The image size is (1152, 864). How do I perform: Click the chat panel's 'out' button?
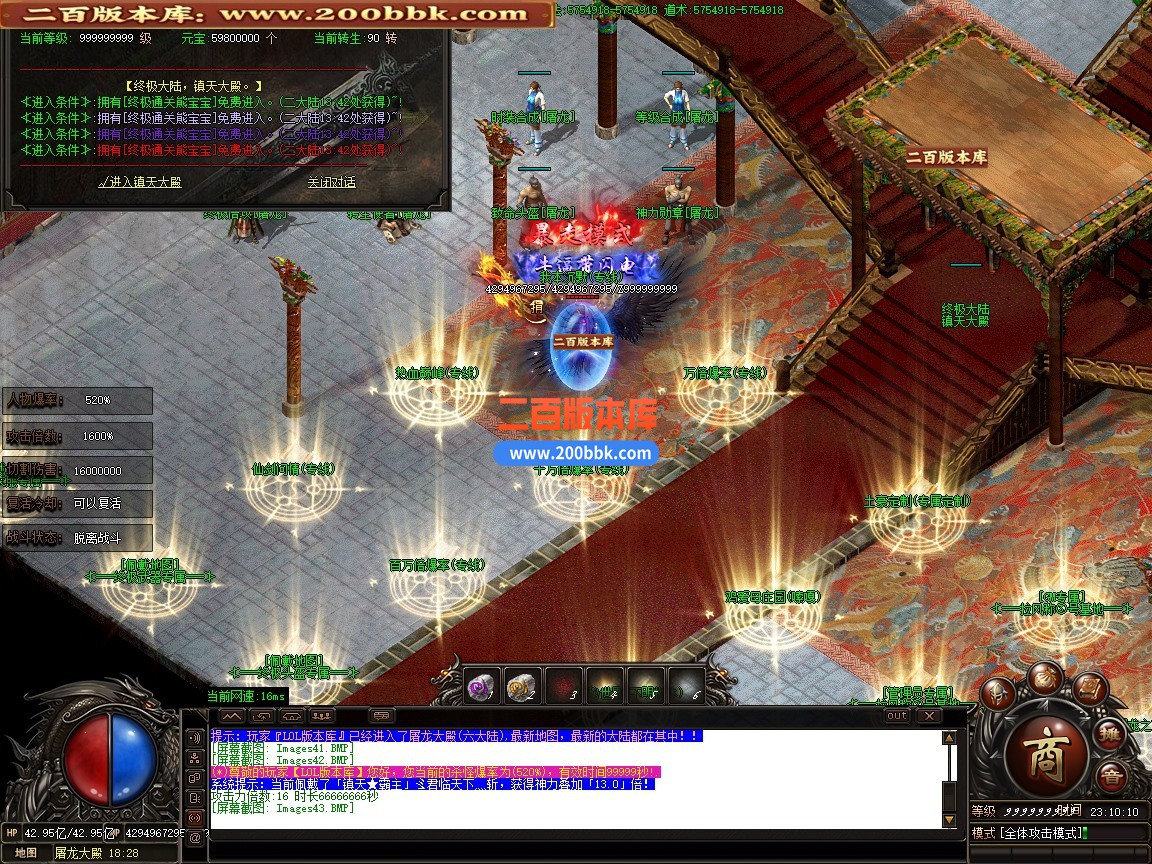point(897,716)
